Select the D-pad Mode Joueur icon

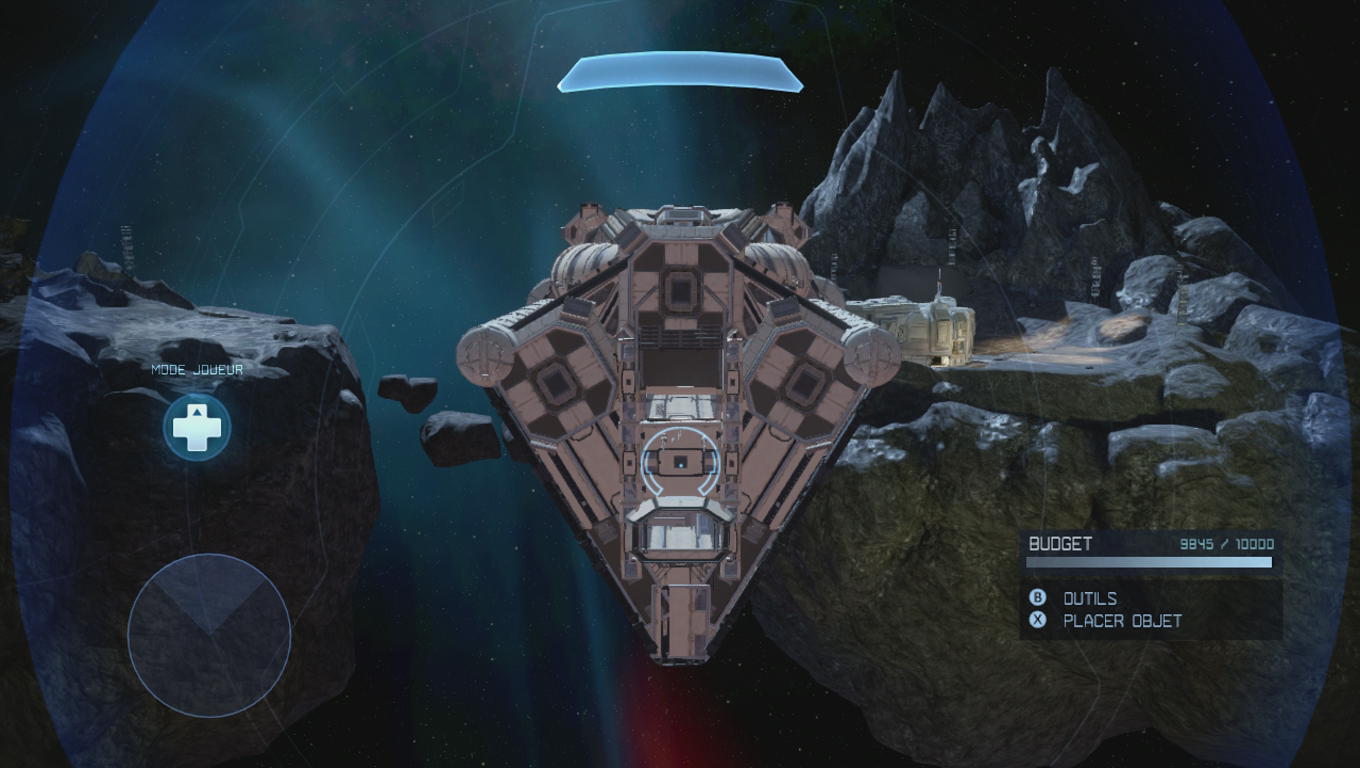click(x=198, y=426)
